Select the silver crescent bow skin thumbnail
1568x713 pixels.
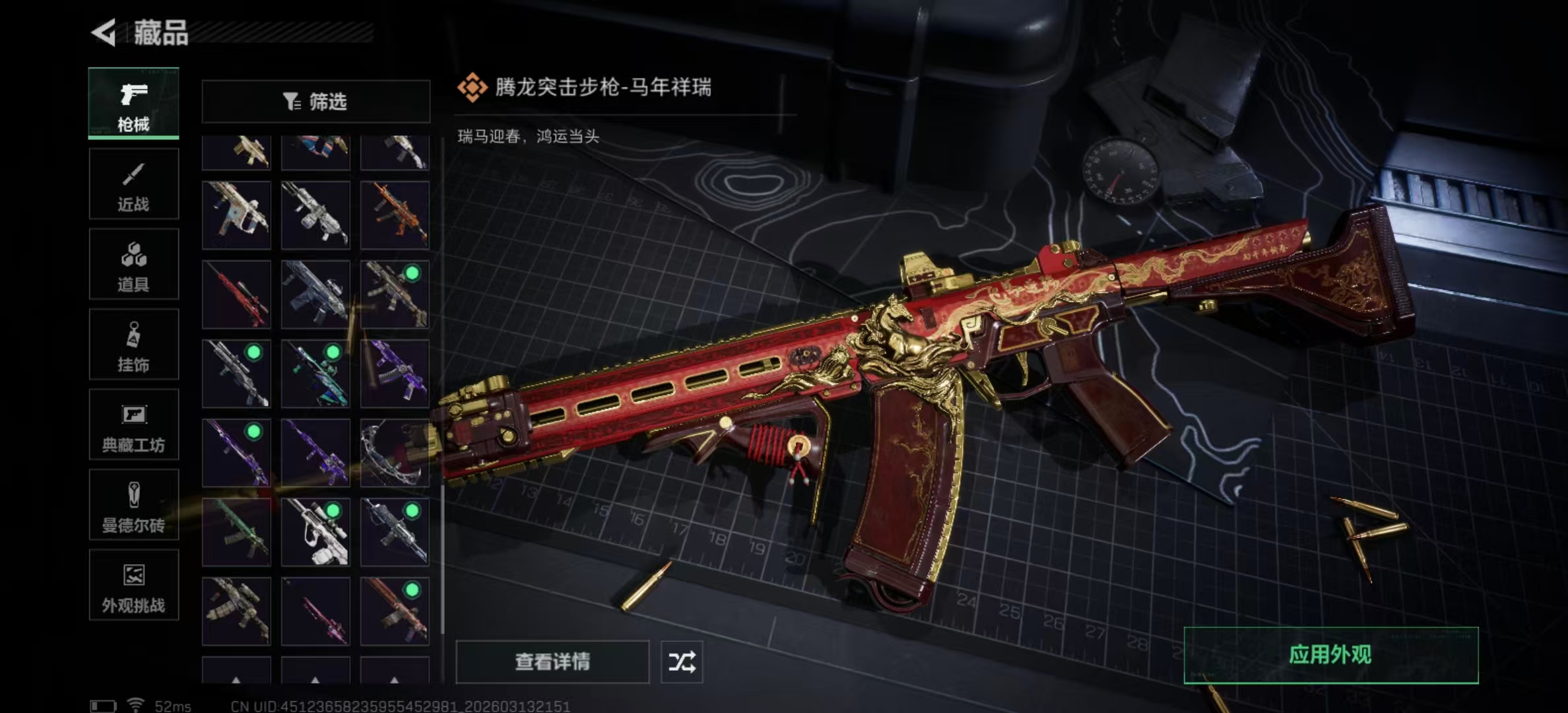click(395, 453)
